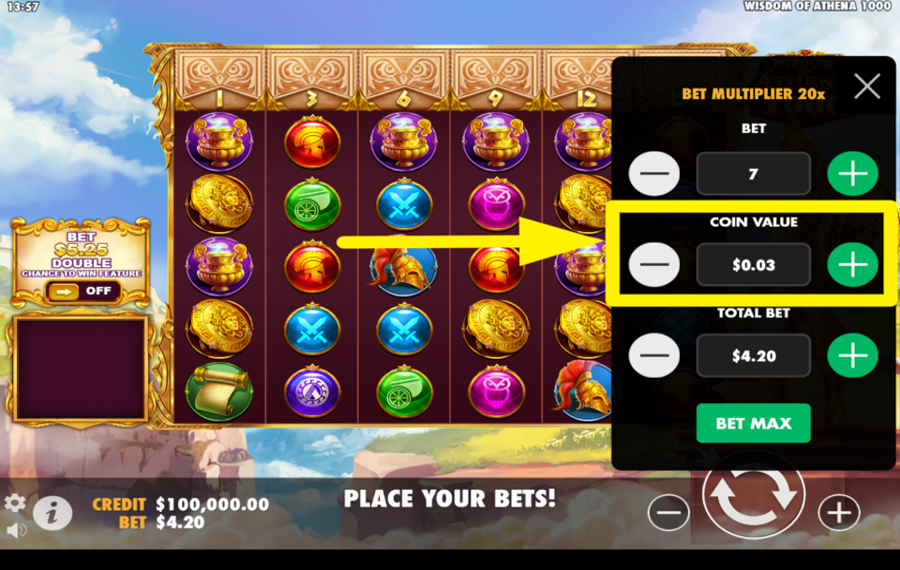This screenshot has width=900, height=570.
Task: Increase the Total Bet amount
Action: (852, 356)
